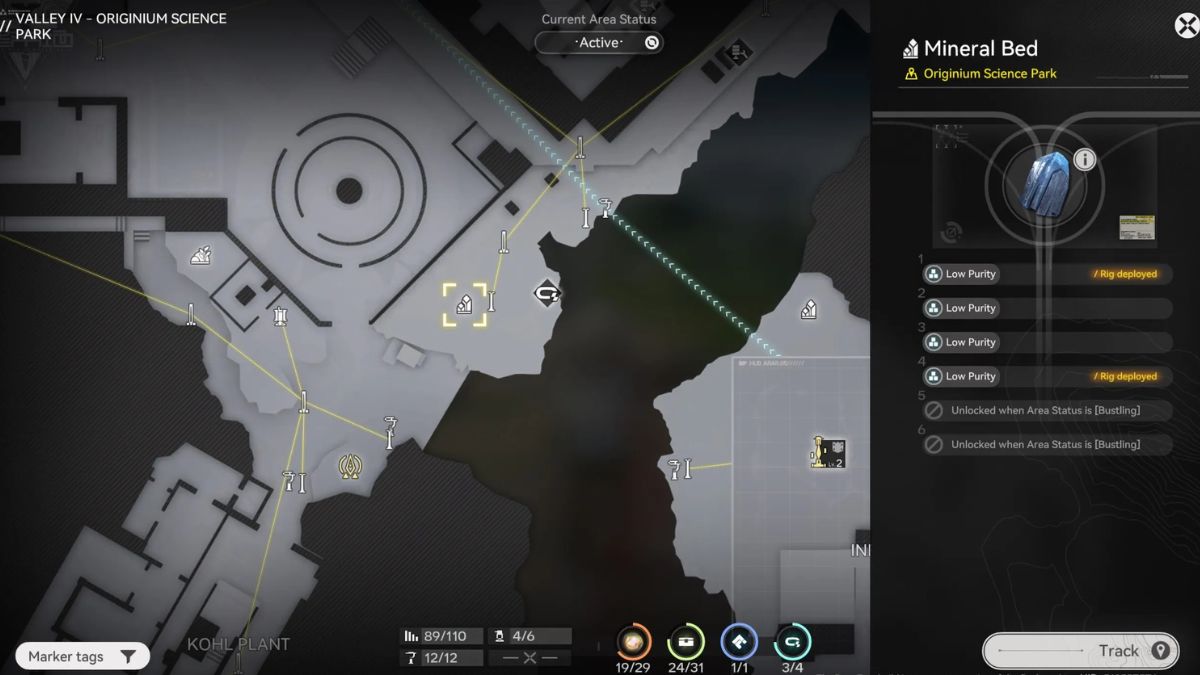The image size is (1200, 675).
Task: Open the Current Area Status Active pill
Action: tap(599, 43)
